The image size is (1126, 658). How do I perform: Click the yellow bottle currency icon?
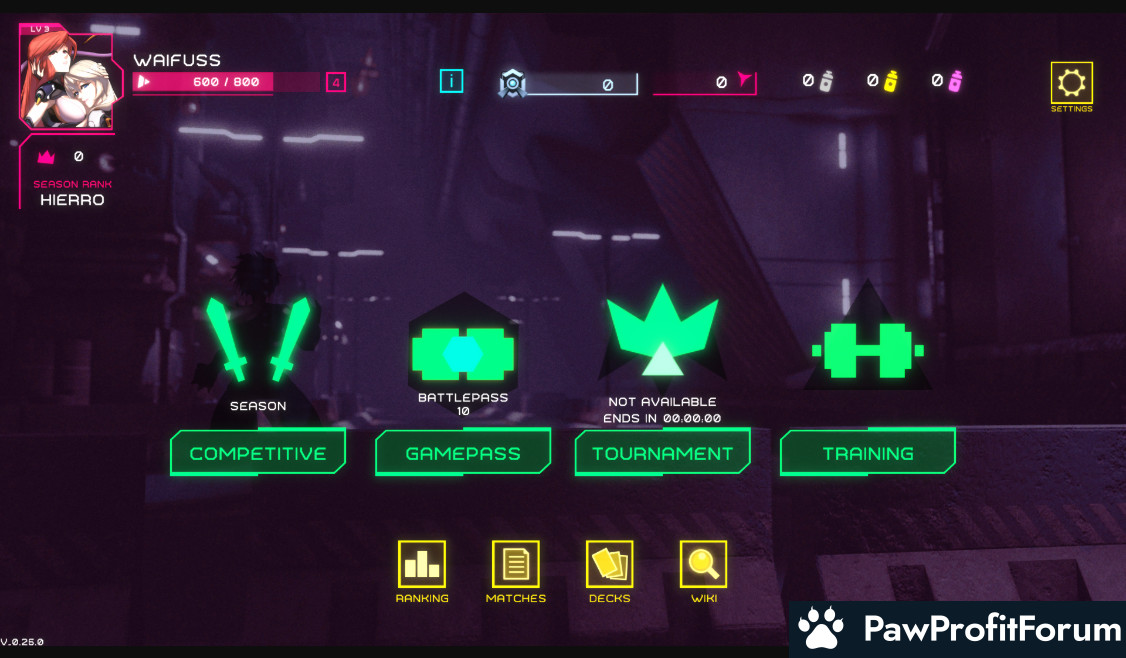pyautogui.click(x=890, y=81)
